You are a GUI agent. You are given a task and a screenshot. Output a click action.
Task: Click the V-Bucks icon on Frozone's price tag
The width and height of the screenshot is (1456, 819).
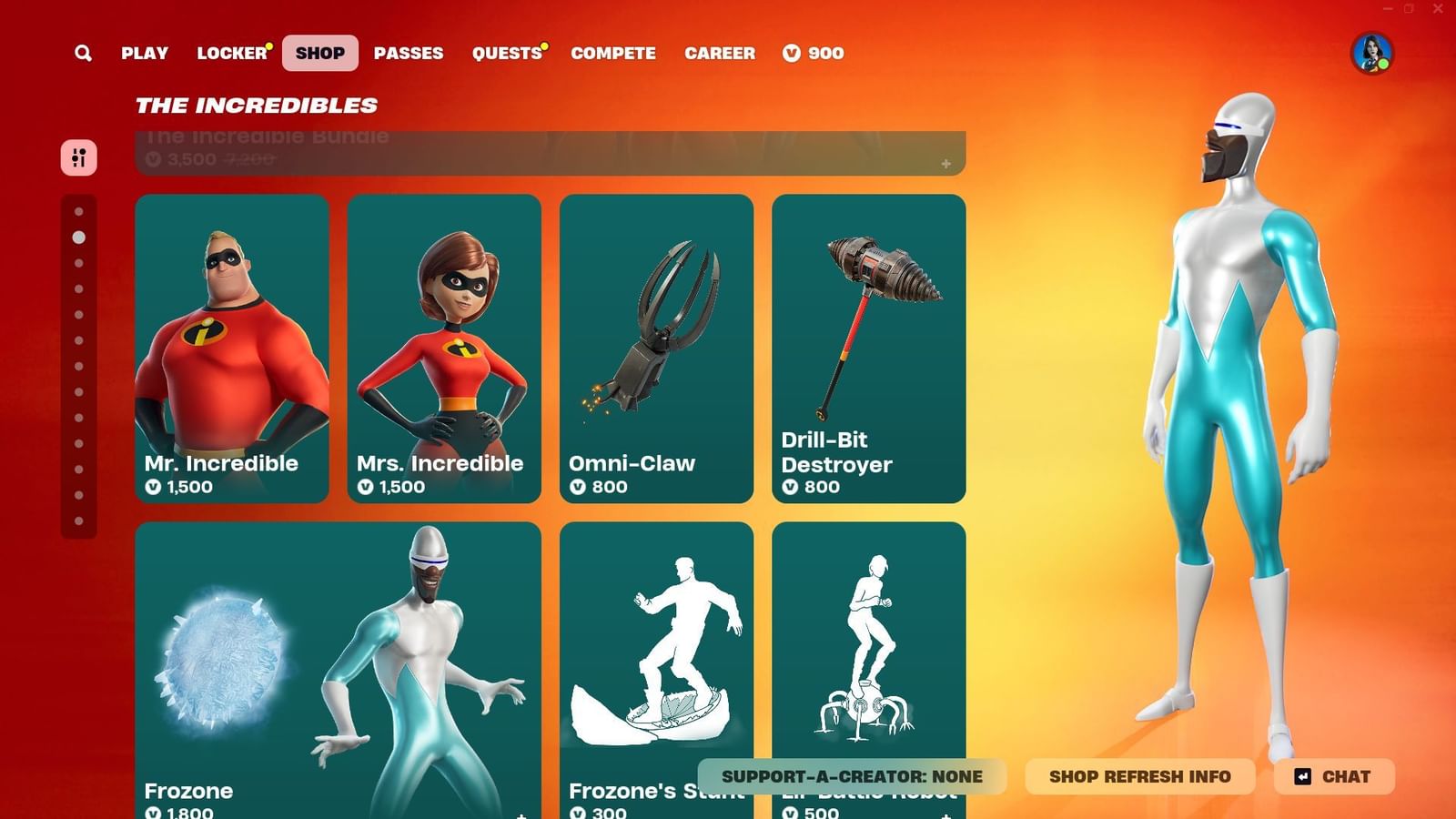click(154, 813)
